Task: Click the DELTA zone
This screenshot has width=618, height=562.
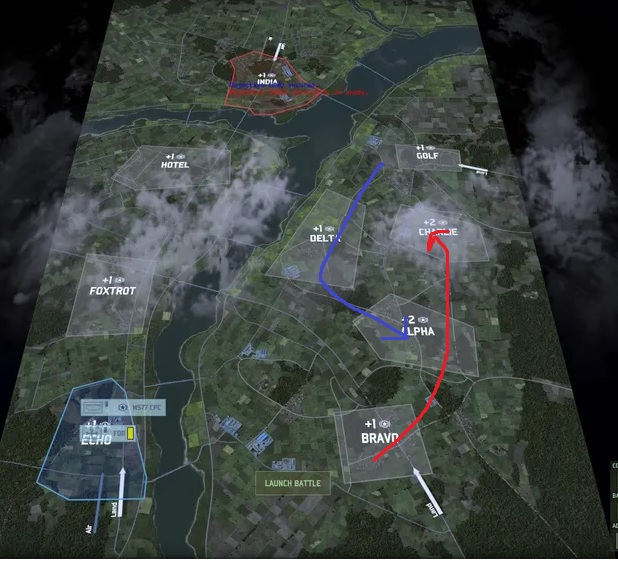Action: [325, 238]
